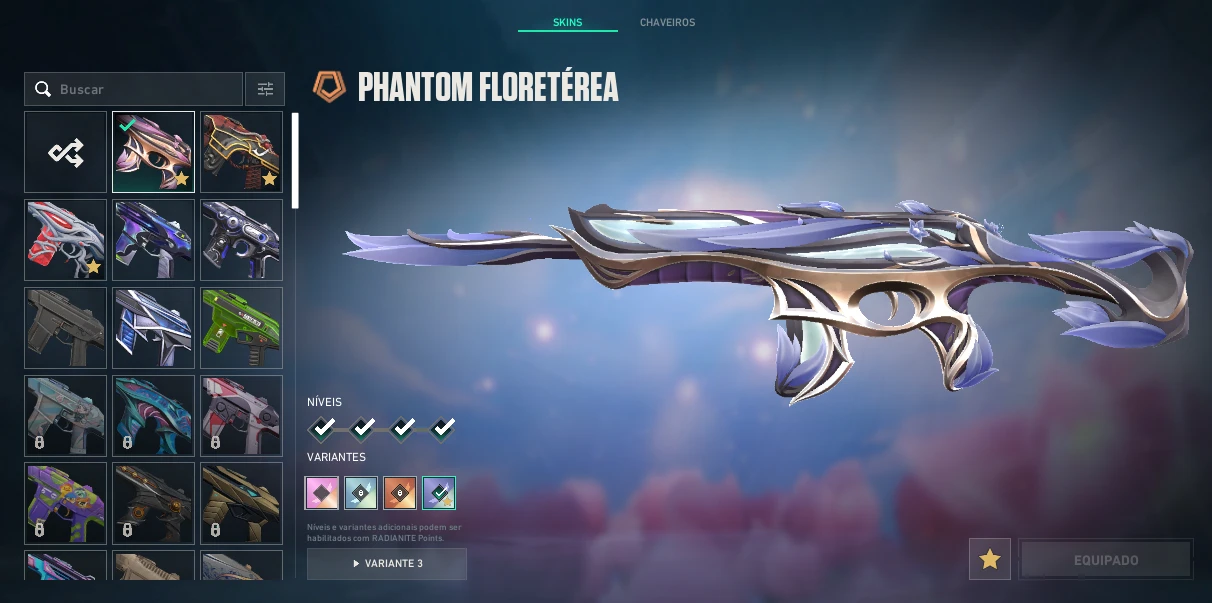Choose the red and white Phantom skin
This screenshot has width=1212, height=603.
pyautogui.click(x=66, y=240)
